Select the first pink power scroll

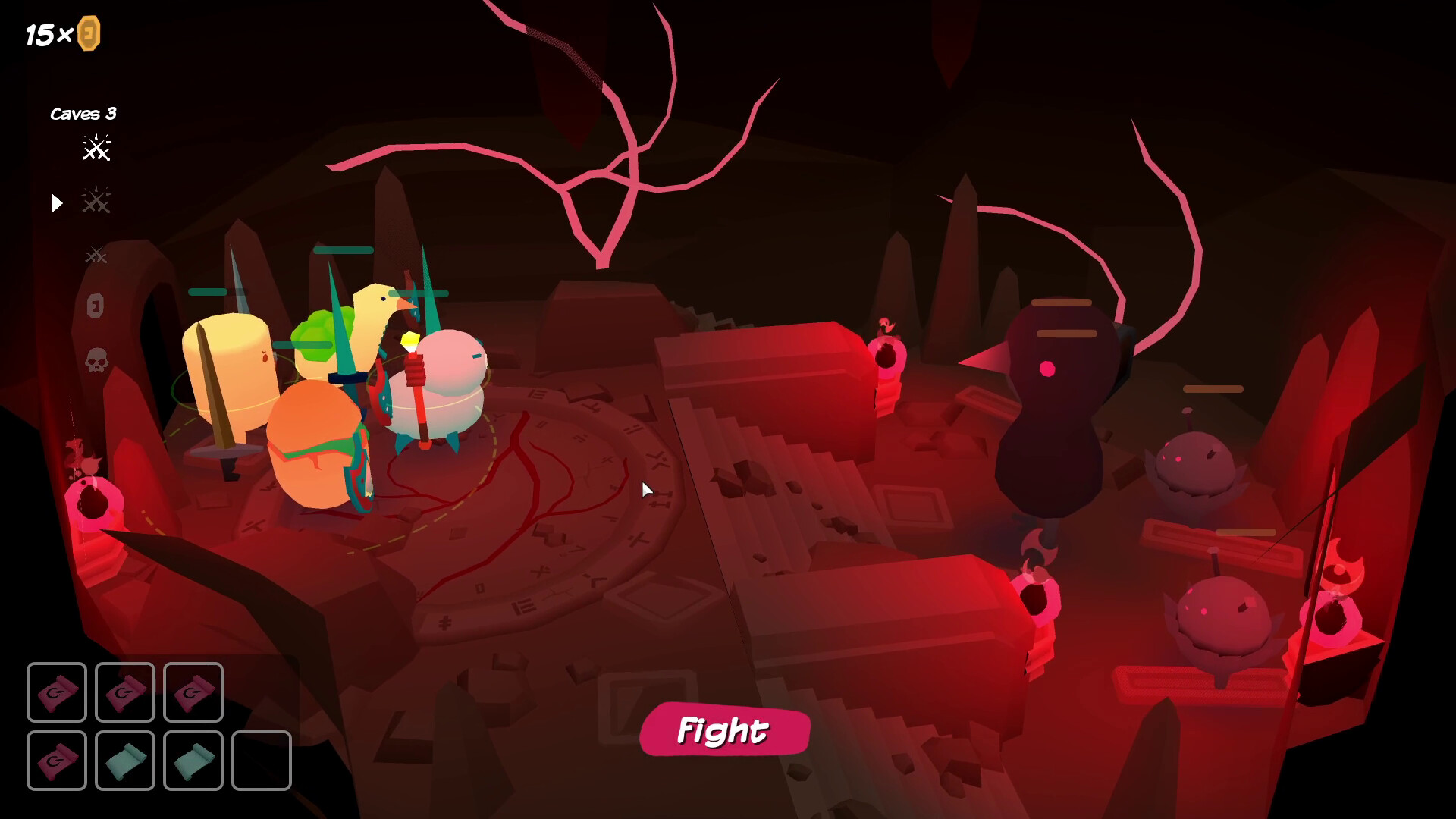pos(57,692)
